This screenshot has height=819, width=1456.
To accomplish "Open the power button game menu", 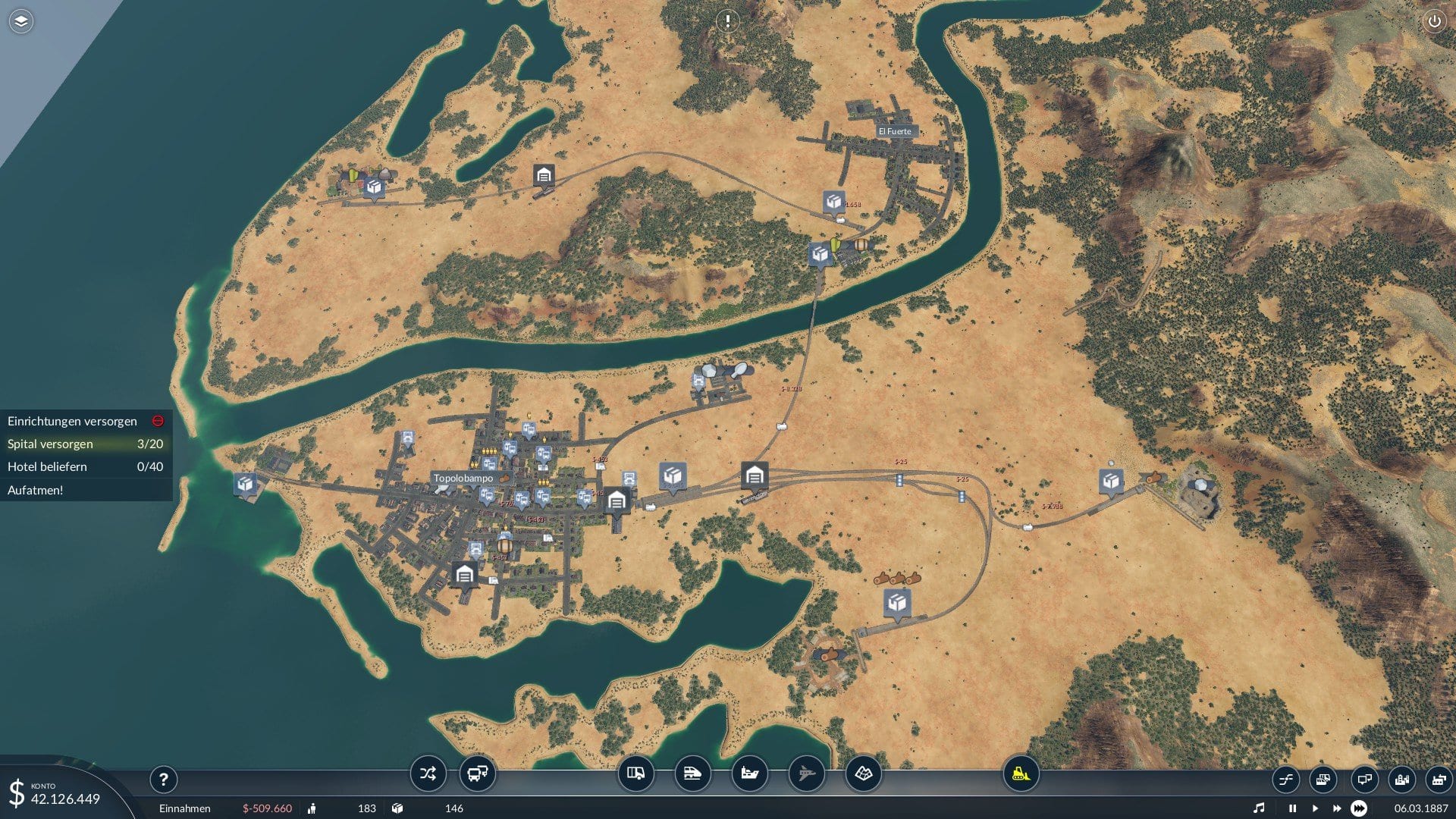I will (1434, 21).
